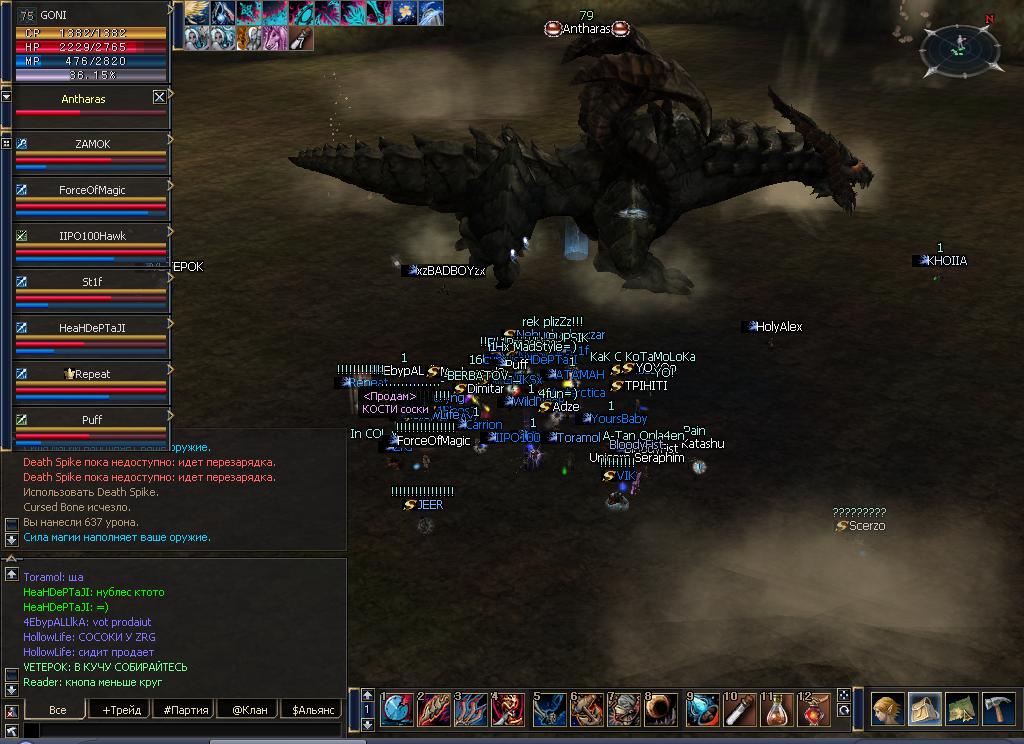Open the minimap radar
The width and height of the screenshot is (1024, 744).
click(959, 46)
